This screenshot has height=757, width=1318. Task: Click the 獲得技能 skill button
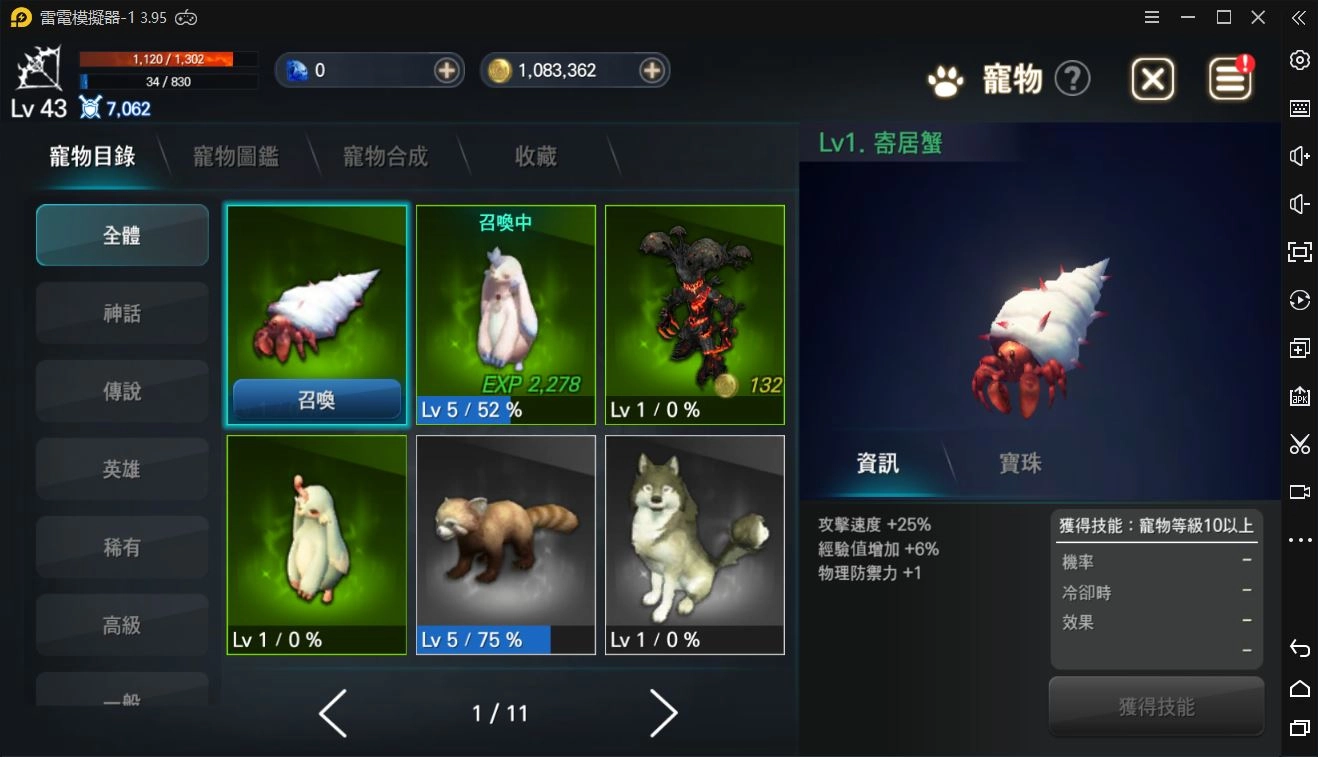pyautogui.click(x=1155, y=706)
